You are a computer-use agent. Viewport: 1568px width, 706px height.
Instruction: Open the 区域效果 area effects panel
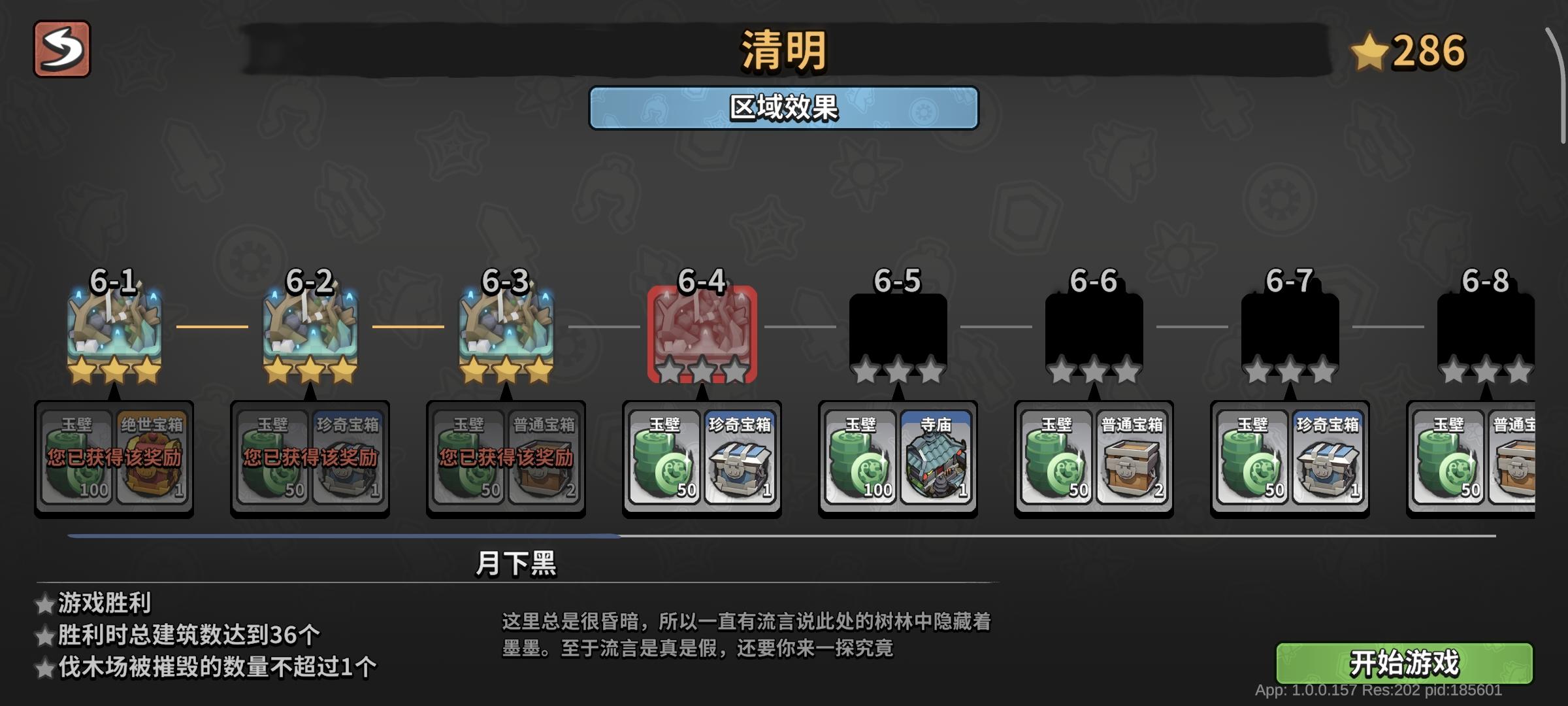tap(784, 107)
